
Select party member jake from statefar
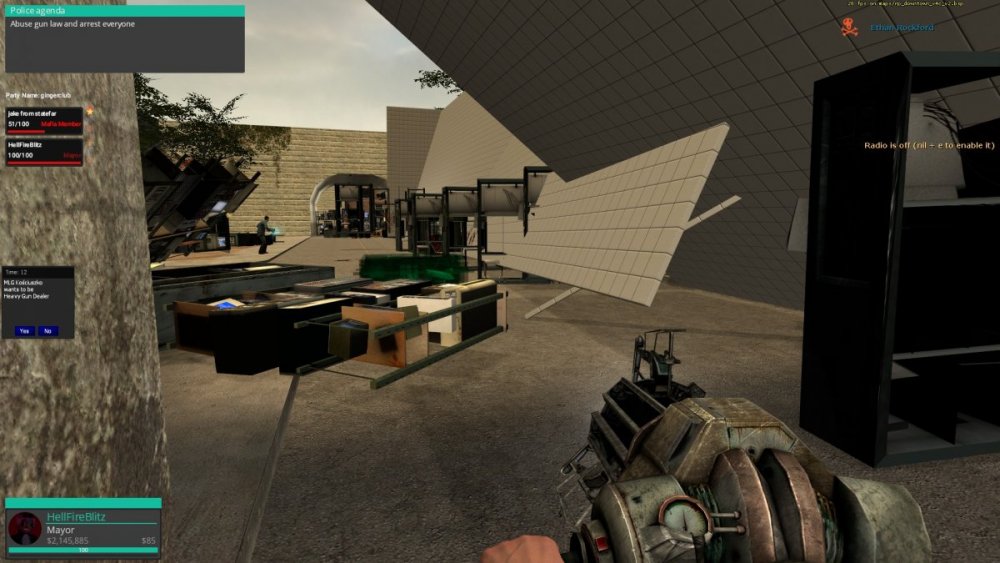[x=43, y=119]
